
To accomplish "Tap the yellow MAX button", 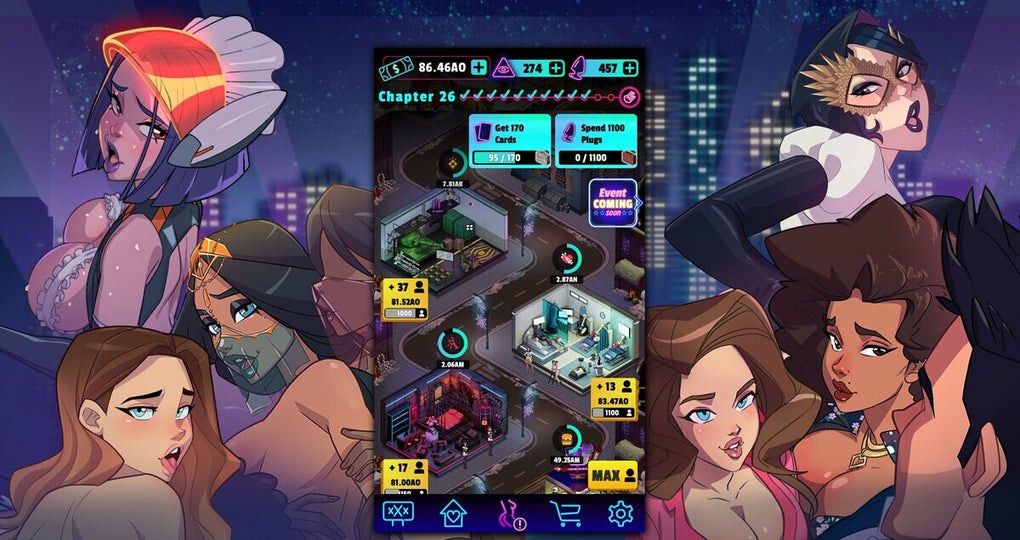I will tap(612, 474).
